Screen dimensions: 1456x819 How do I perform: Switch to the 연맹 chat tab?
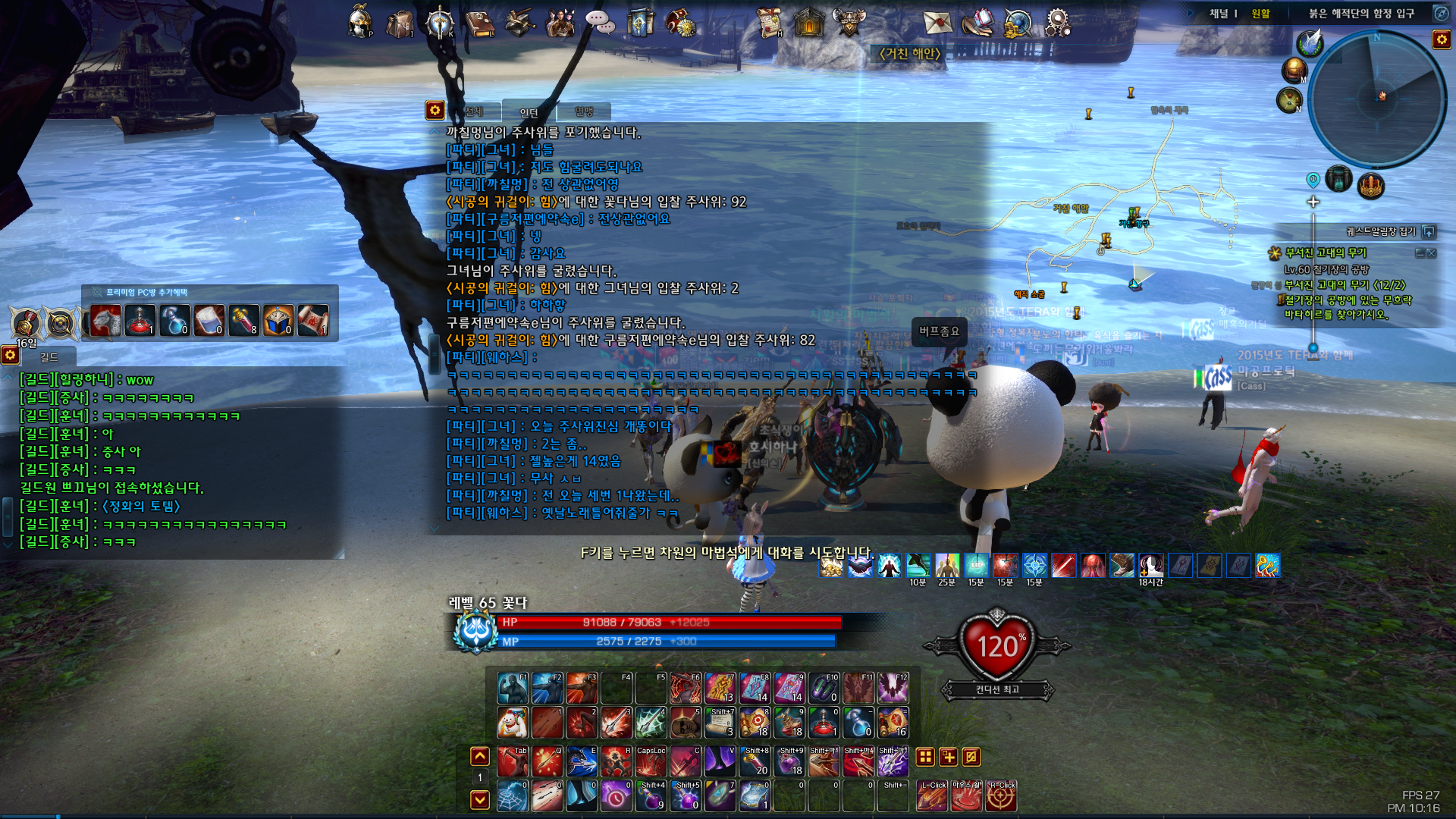(x=584, y=112)
